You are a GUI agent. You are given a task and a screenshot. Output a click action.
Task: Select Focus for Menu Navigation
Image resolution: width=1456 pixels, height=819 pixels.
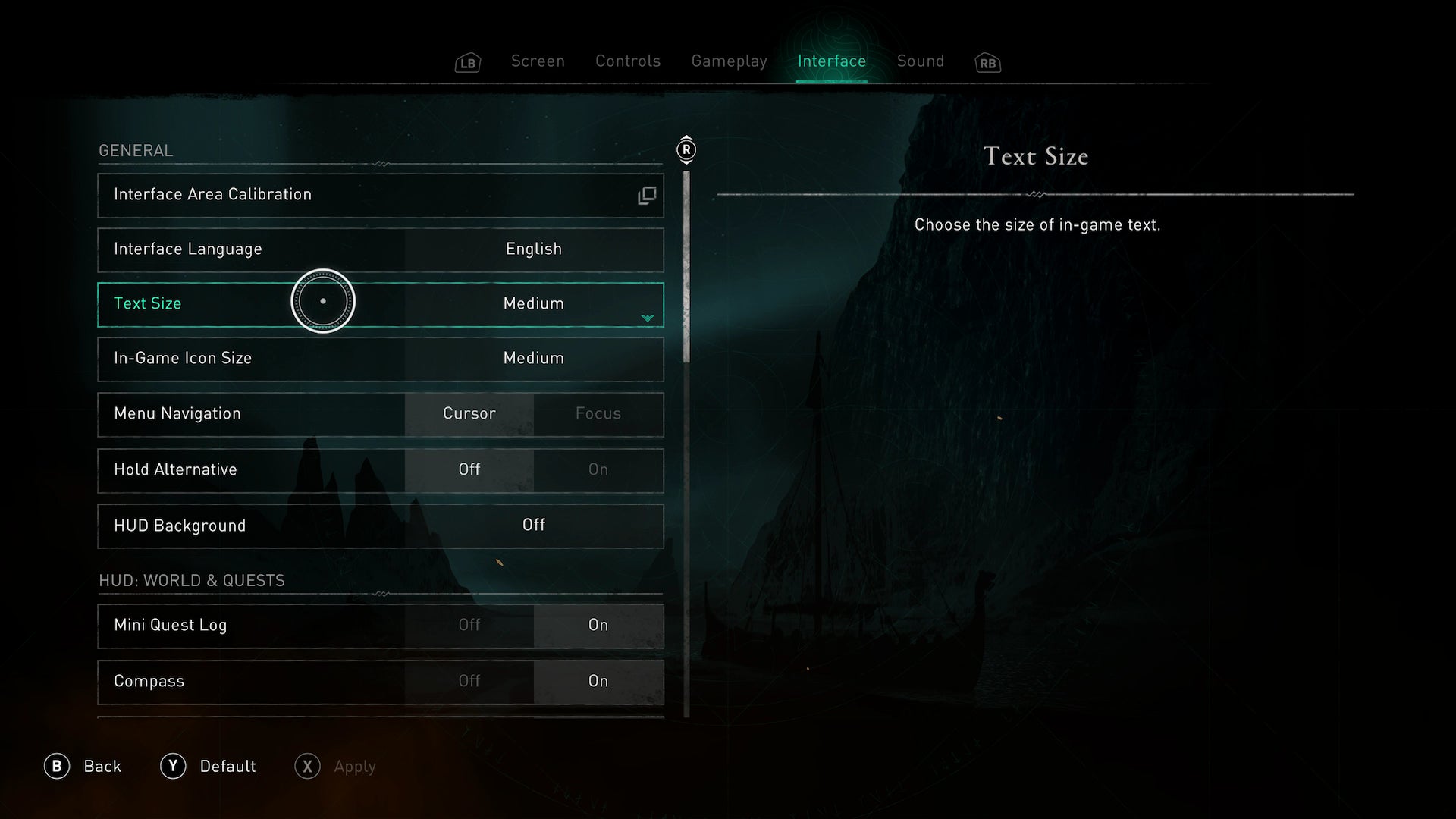(x=598, y=414)
